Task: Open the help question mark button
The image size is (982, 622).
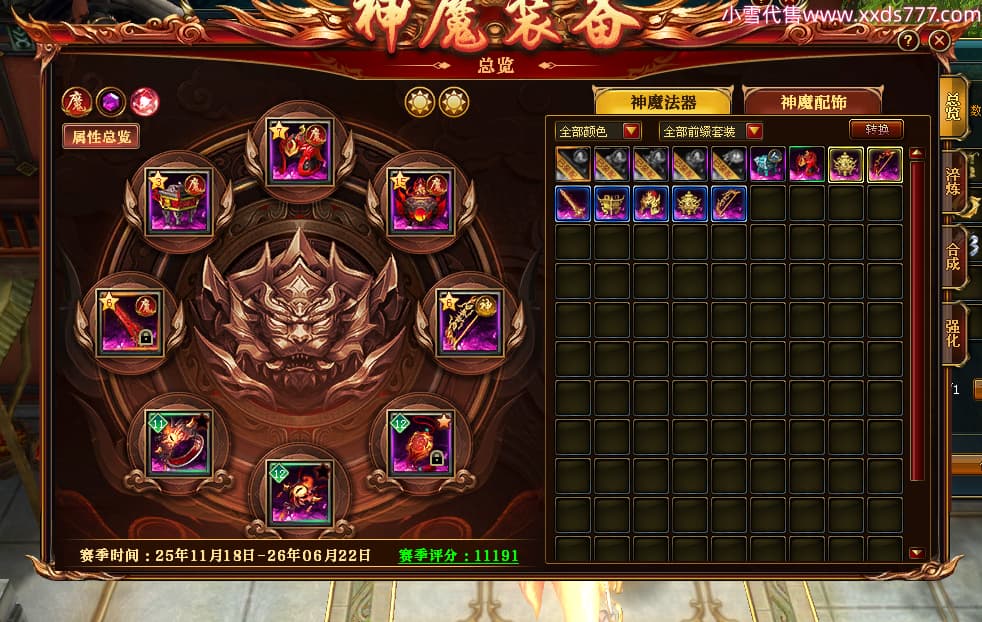Action: point(908,41)
